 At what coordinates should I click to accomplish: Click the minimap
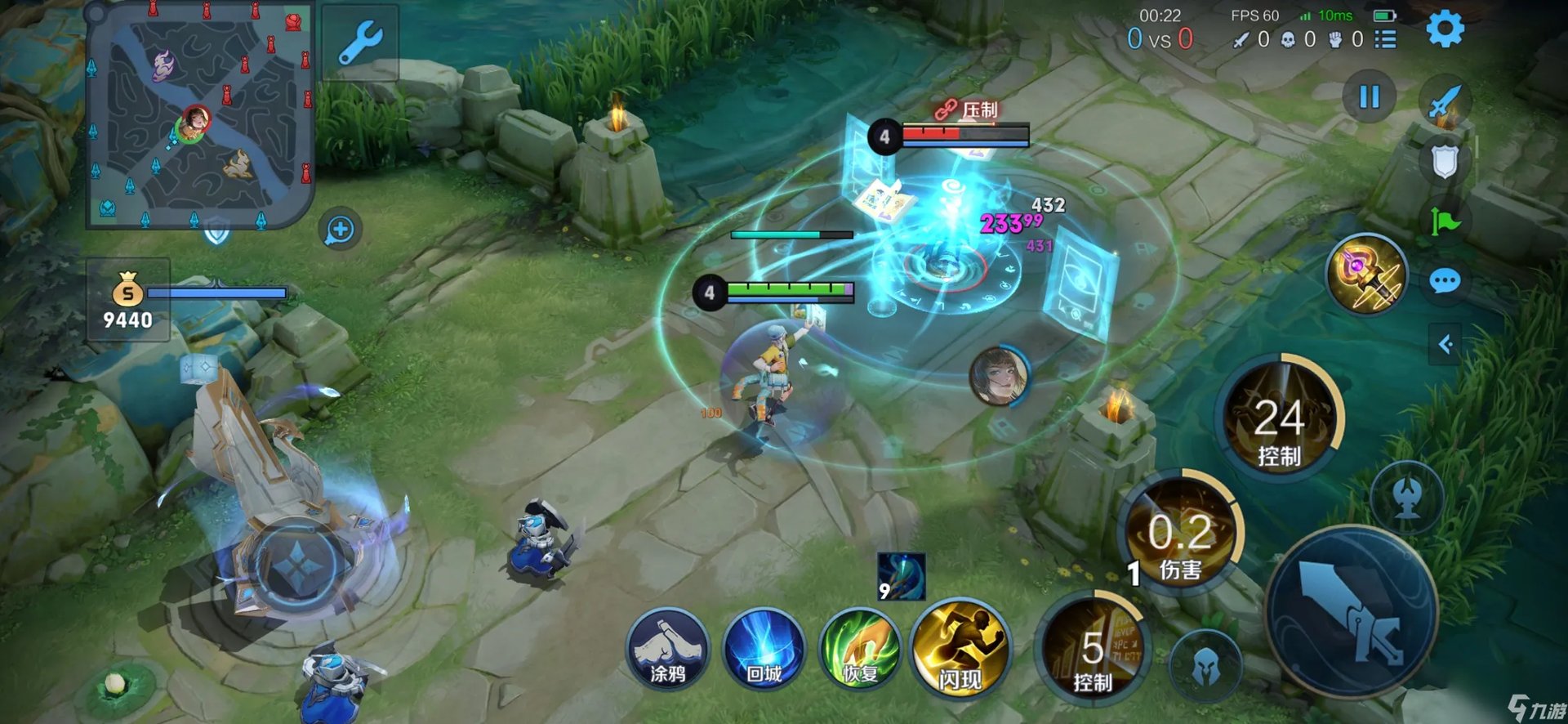tap(200, 114)
